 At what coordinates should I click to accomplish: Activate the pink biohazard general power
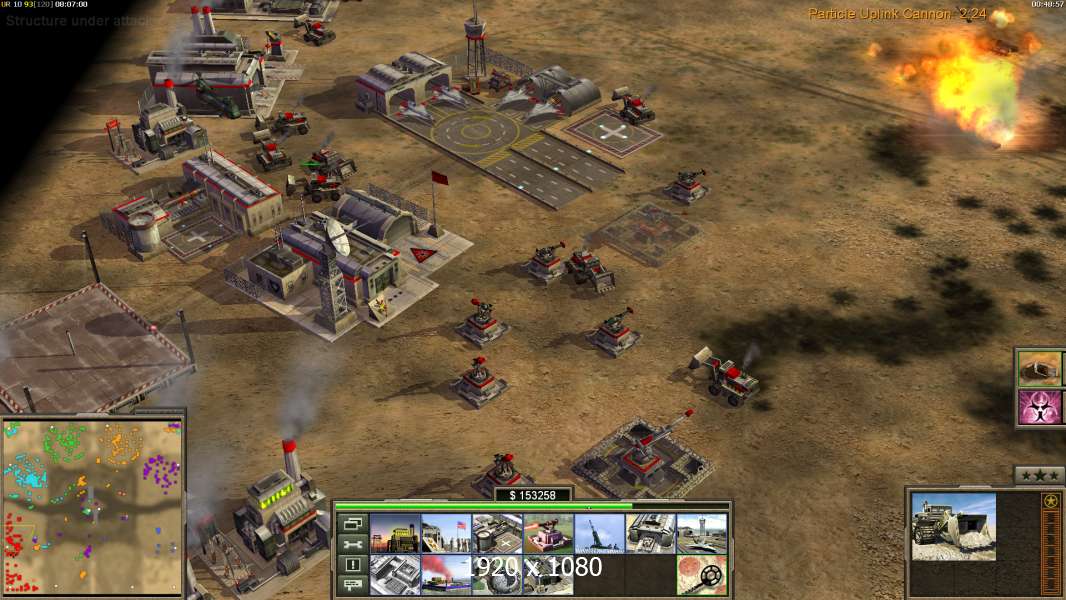(1040, 407)
